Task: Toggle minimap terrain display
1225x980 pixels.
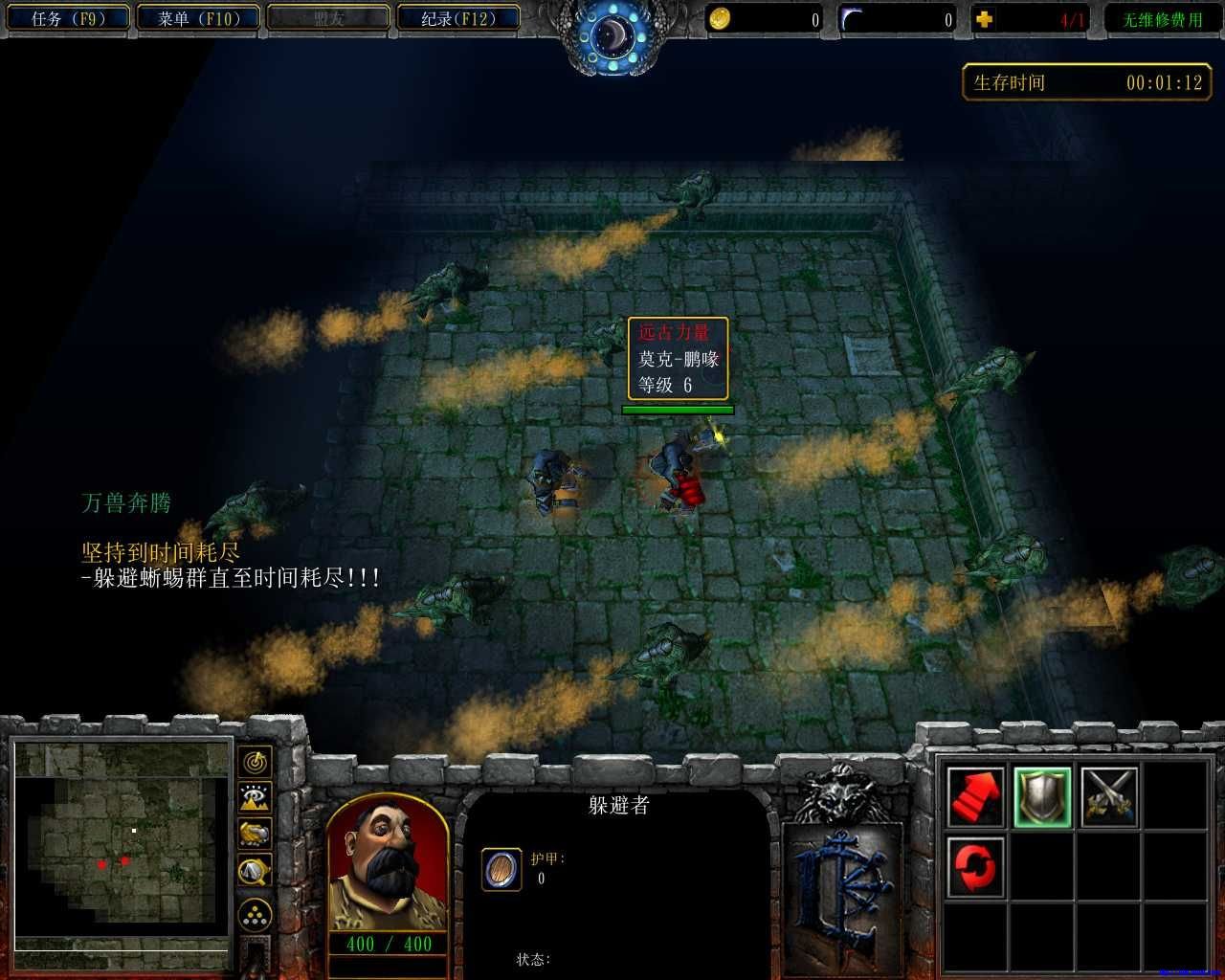Action: tap(255, 797)
